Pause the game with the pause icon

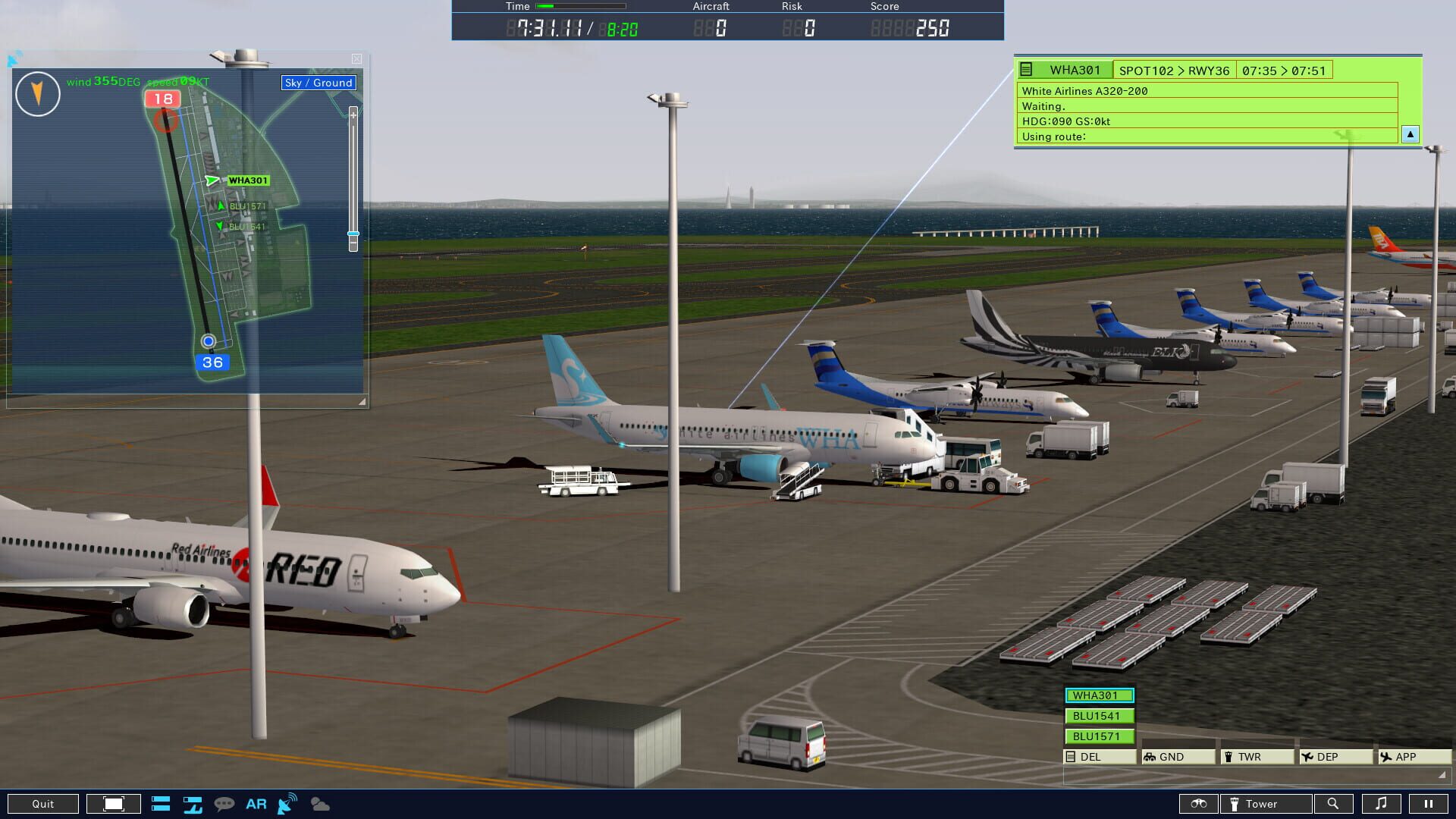pos(1429,803)
